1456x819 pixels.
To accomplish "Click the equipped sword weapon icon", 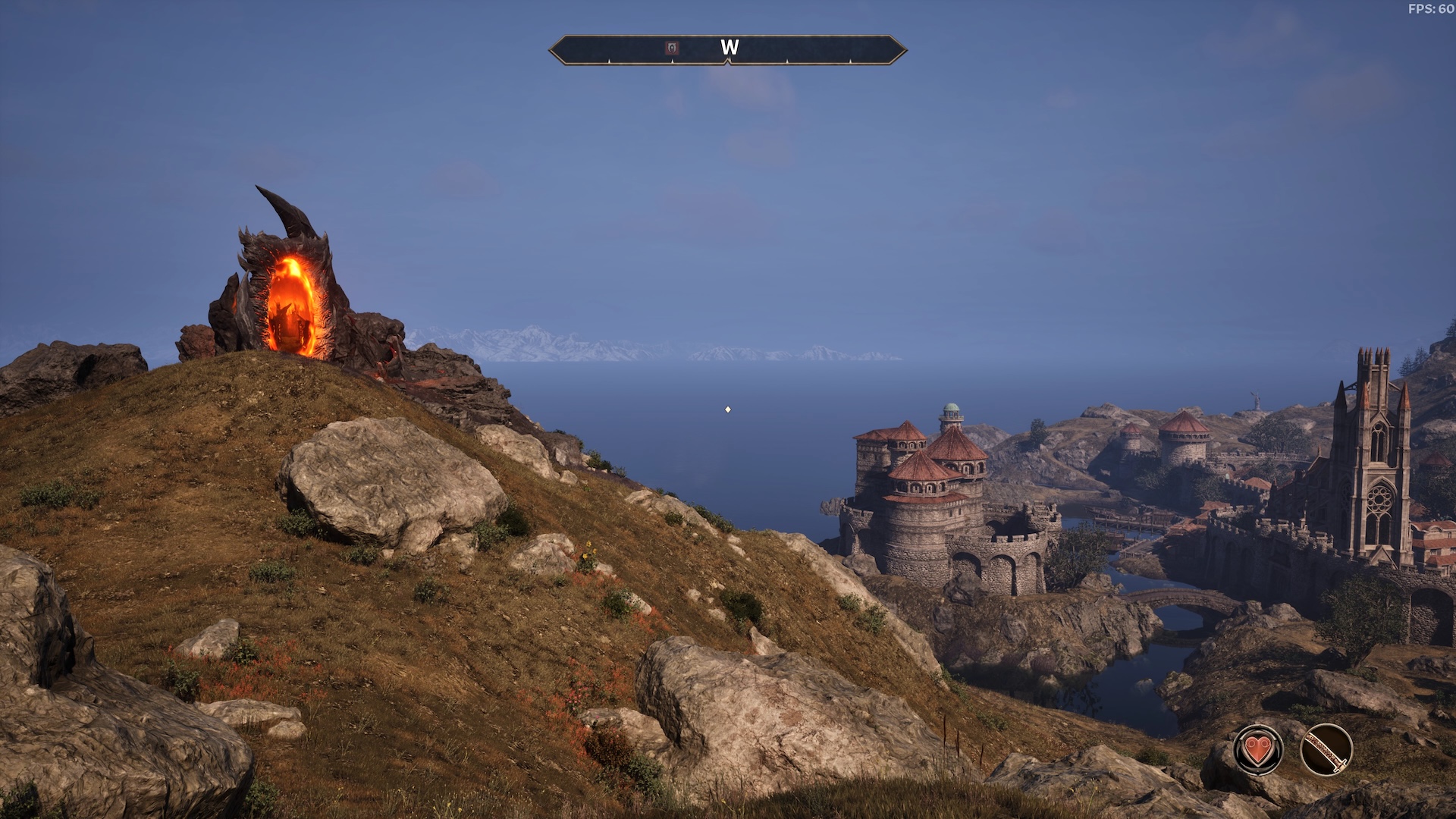I will pos(1326,750).
